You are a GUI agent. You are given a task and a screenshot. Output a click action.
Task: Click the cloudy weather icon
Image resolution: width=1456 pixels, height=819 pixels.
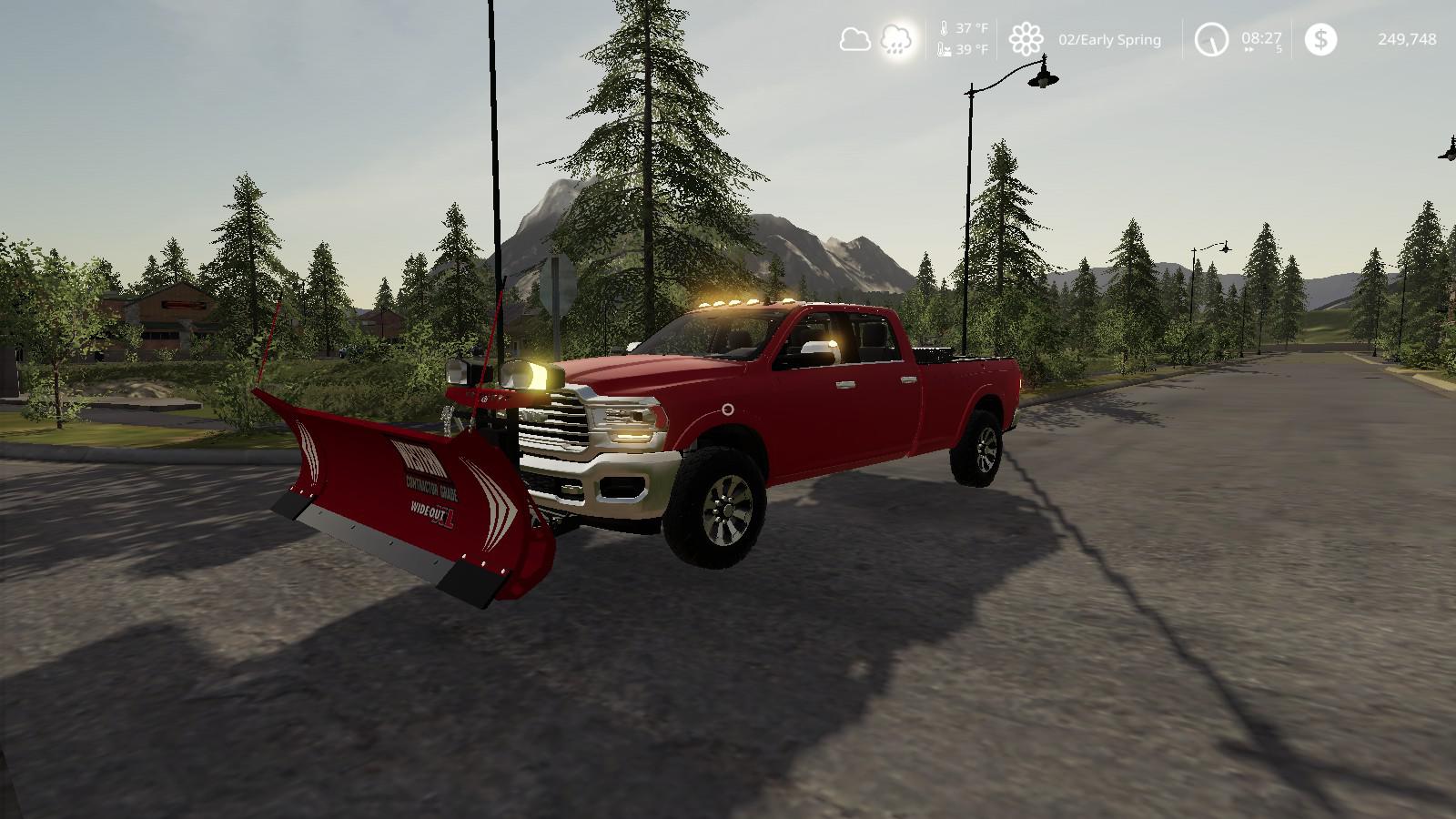coord(854,39)
